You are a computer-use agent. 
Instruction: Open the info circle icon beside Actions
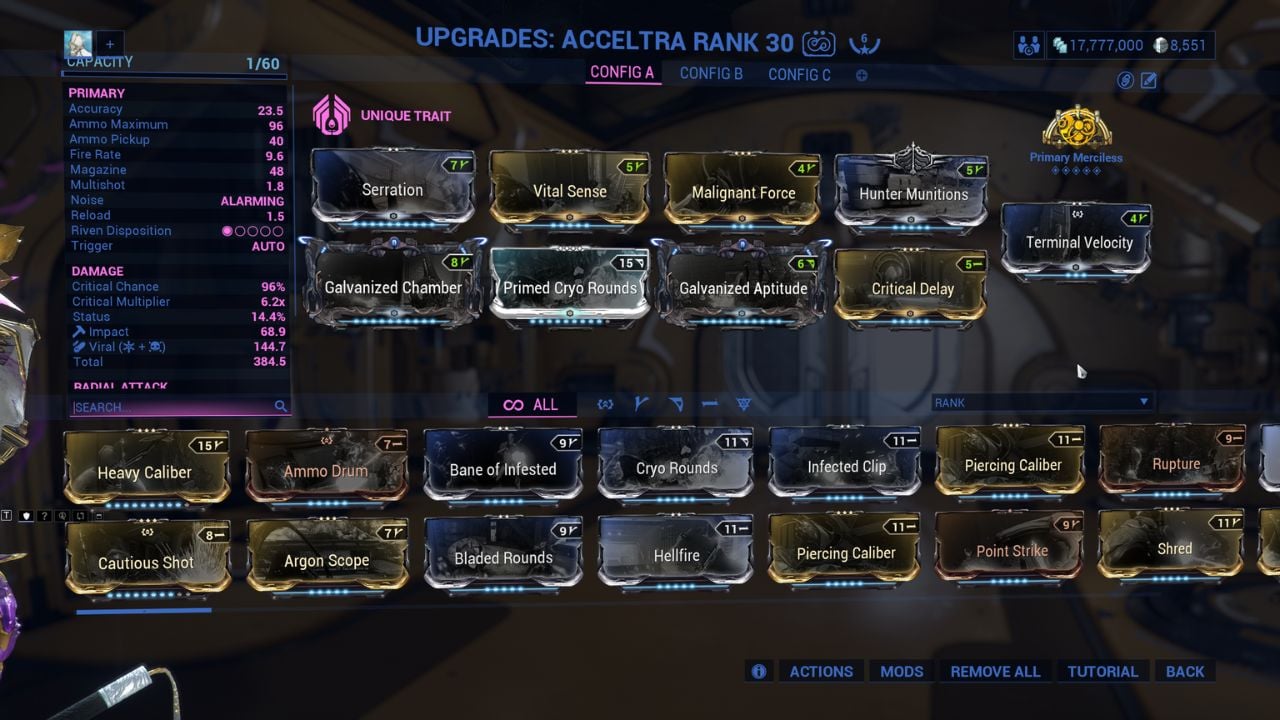coord(758,671)
